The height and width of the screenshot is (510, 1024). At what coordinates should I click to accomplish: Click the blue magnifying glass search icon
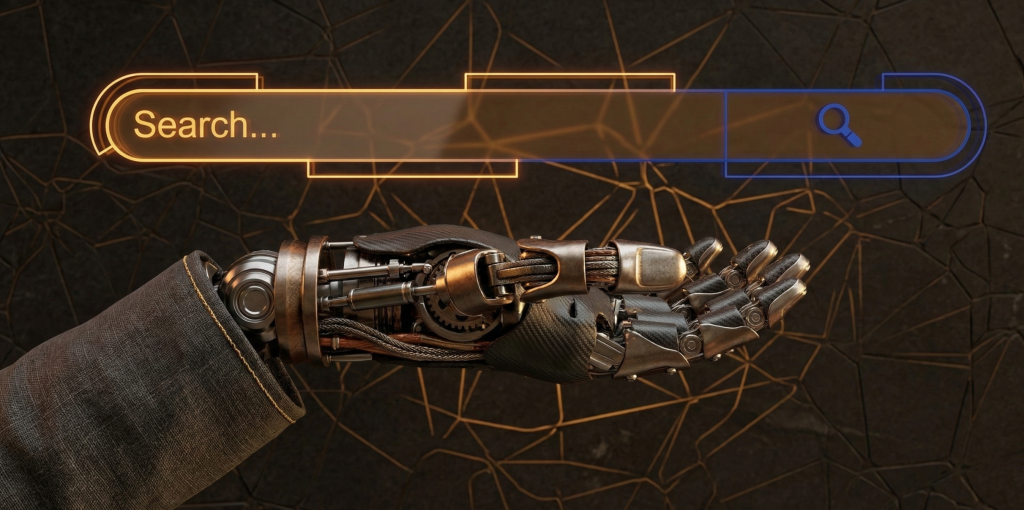839,126
